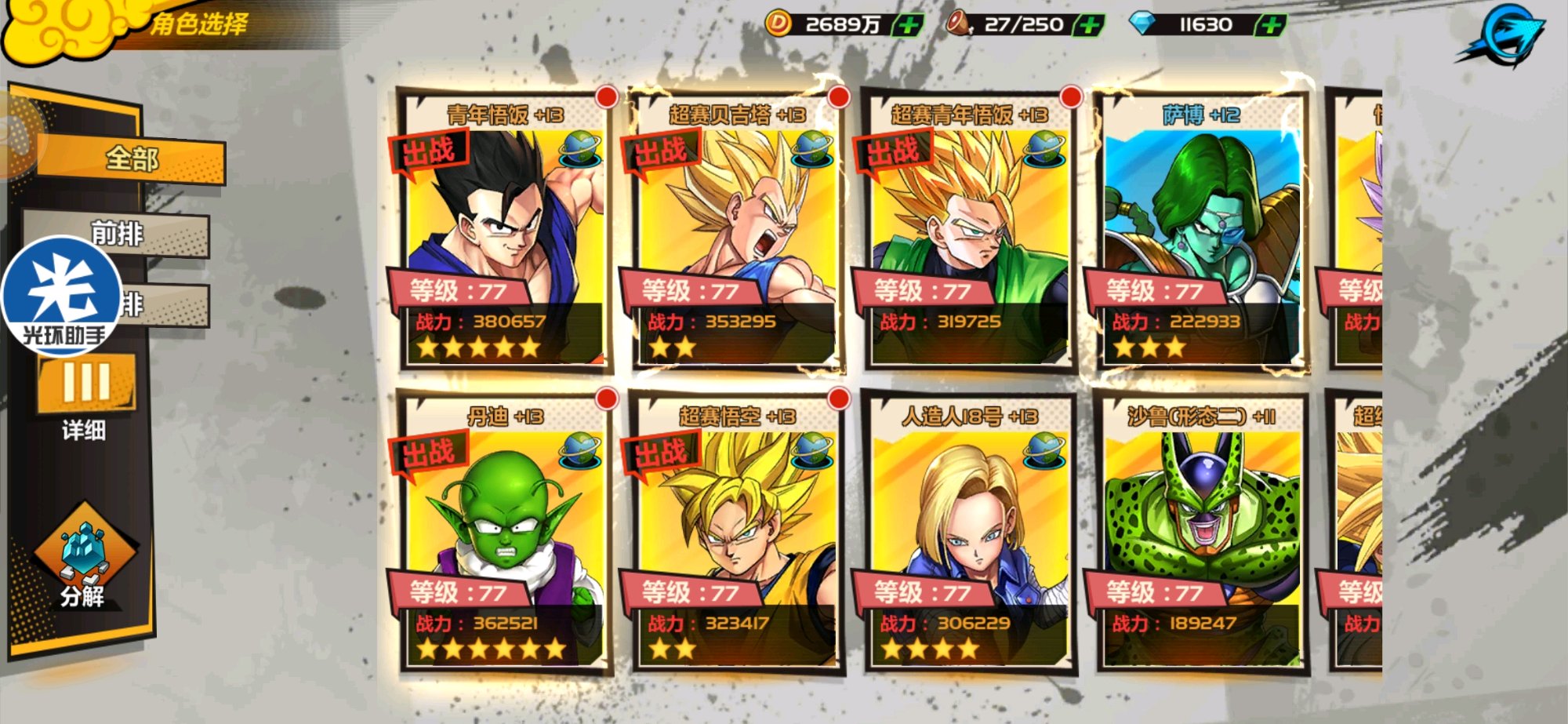Choose the 超赛悟空 +13 character card

(x=735, y=532)
